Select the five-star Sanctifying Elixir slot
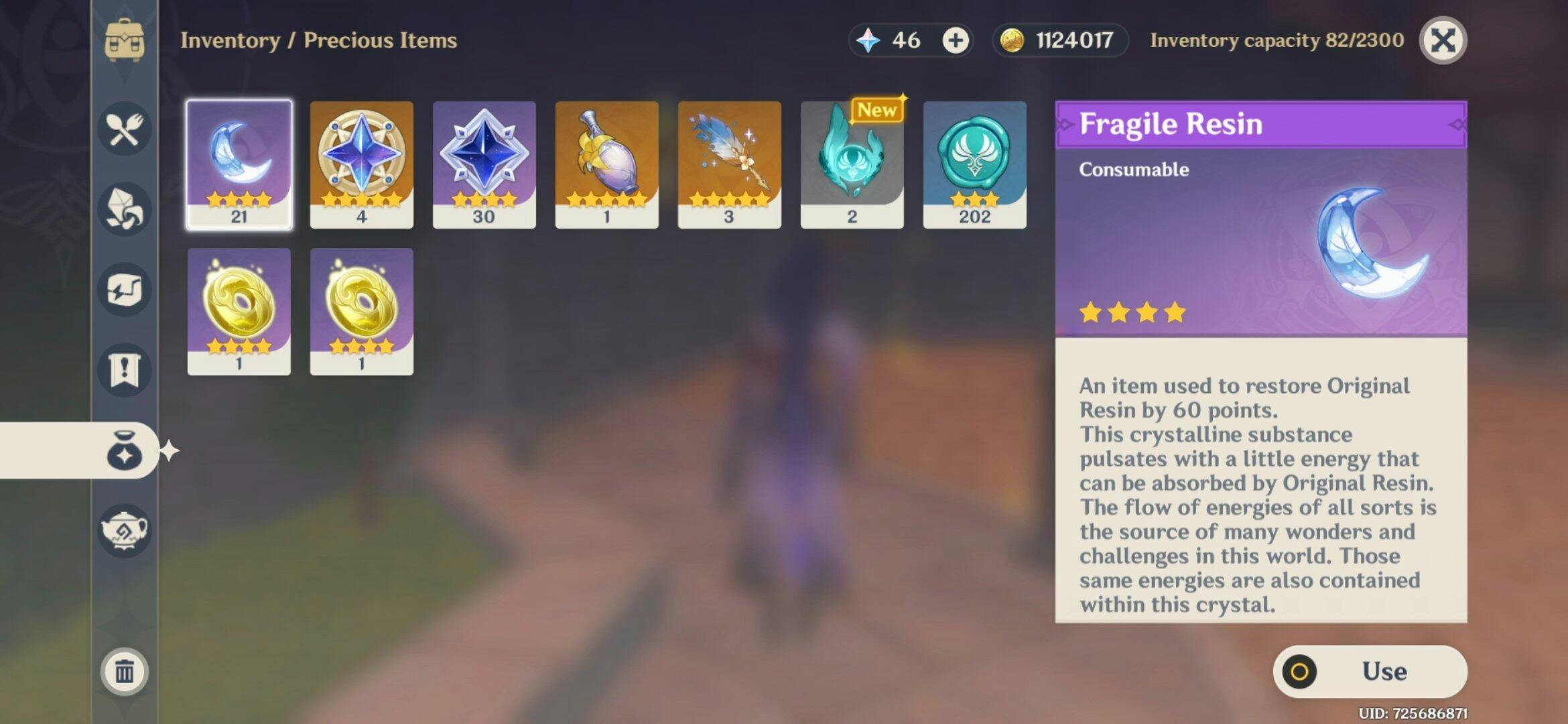Image resolution: width=1568 pixels, height=724 pixels. 361,164
